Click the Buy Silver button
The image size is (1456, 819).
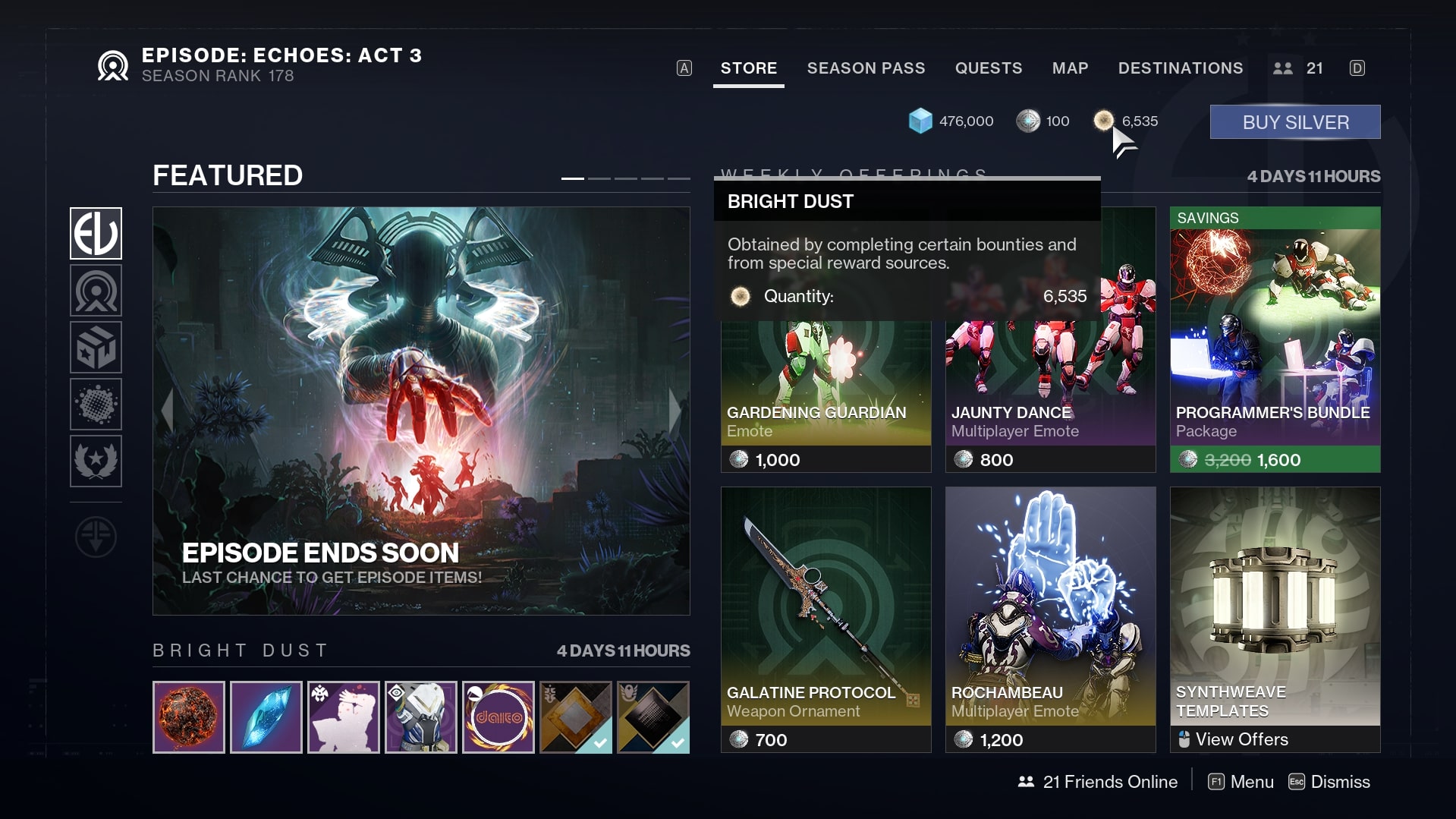tap(1294, 122)
